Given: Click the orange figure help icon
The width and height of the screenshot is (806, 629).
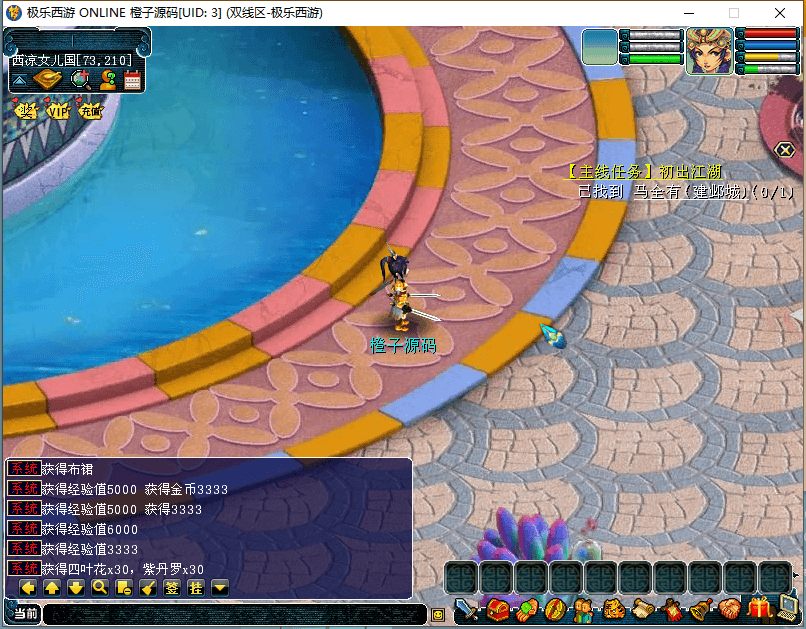Looking at the screenshot, I should click(107, 80).
